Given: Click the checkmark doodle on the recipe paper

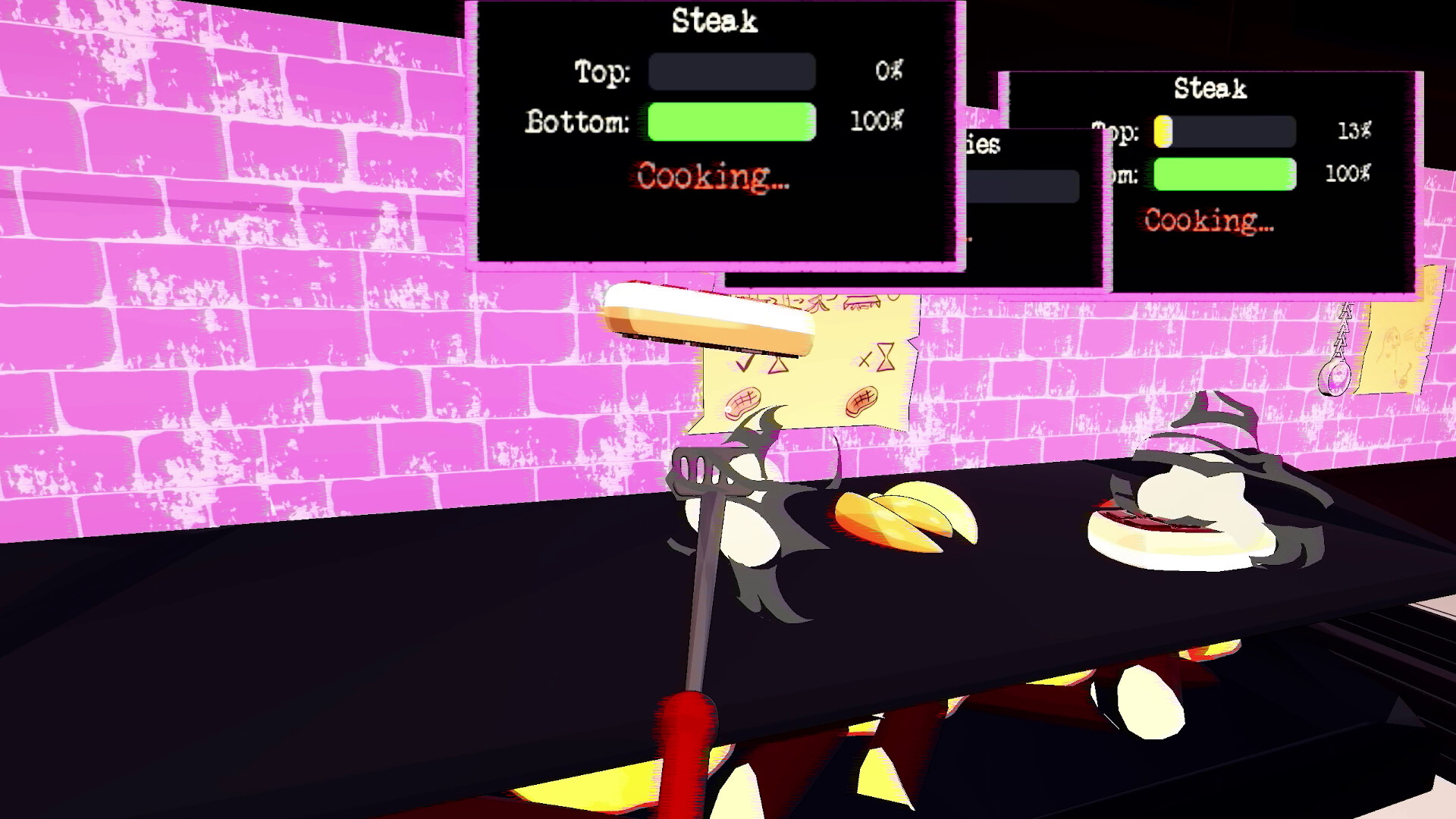Looking at the screenshot, I should coord(743,362).
